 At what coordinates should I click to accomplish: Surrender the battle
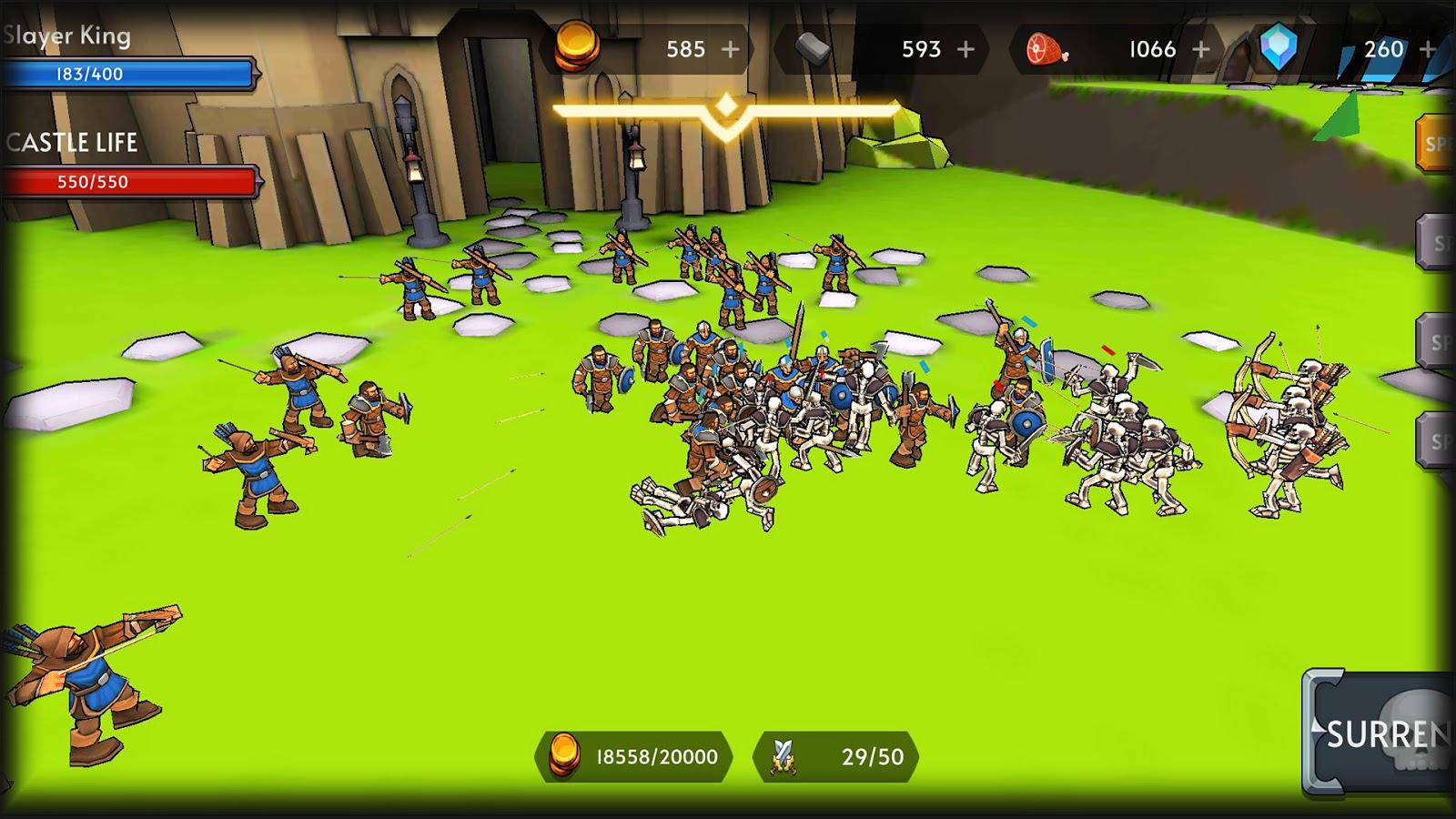1383,733
